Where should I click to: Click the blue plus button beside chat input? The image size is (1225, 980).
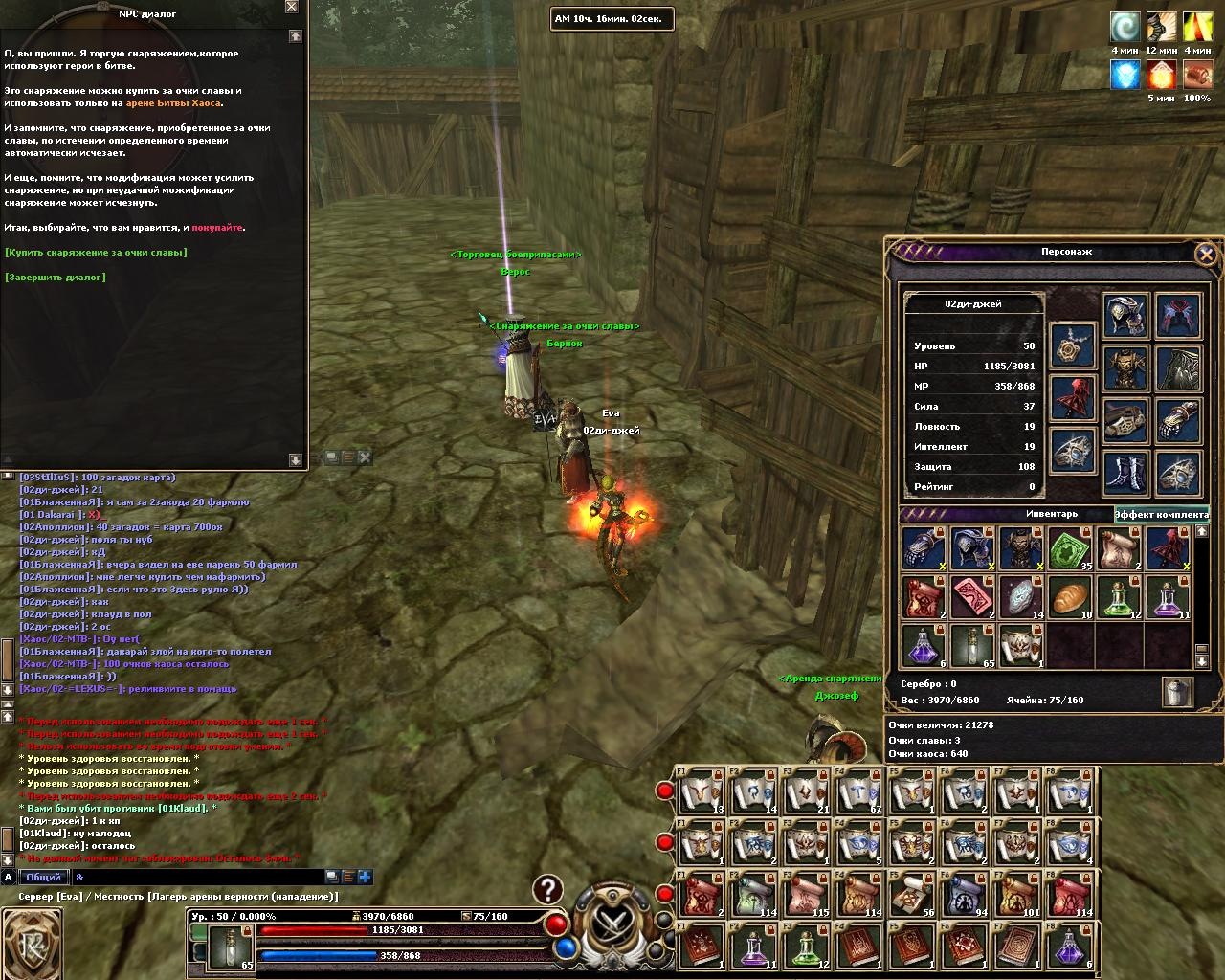pos(365,877)
